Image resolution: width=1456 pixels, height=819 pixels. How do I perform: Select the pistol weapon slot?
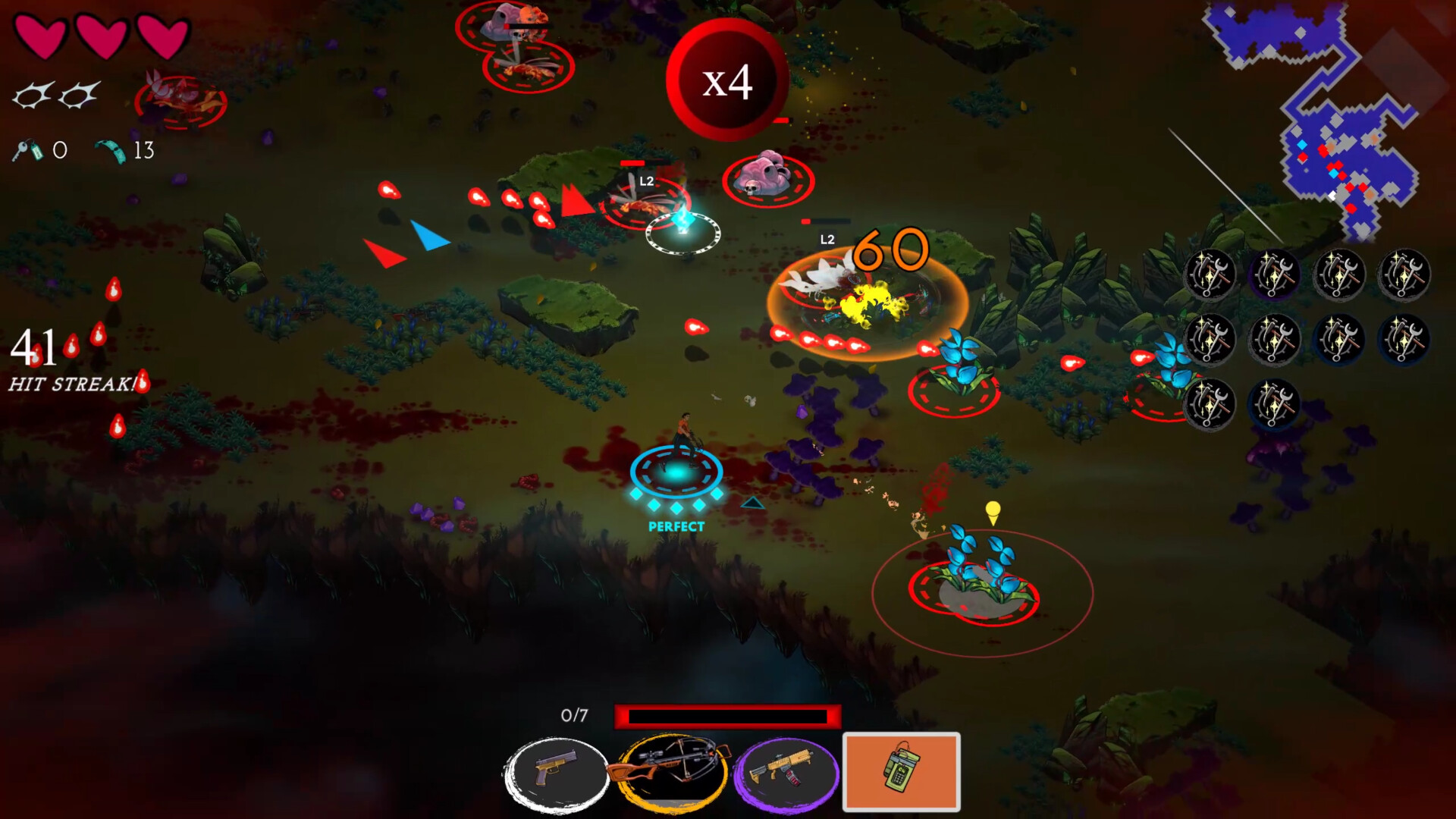(x=557, y=772)
